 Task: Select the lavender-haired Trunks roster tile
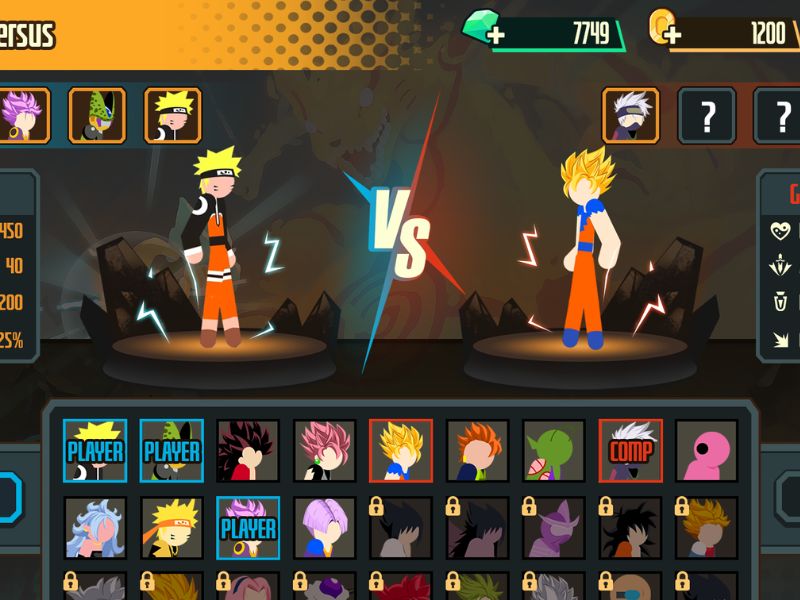(325, 527)
